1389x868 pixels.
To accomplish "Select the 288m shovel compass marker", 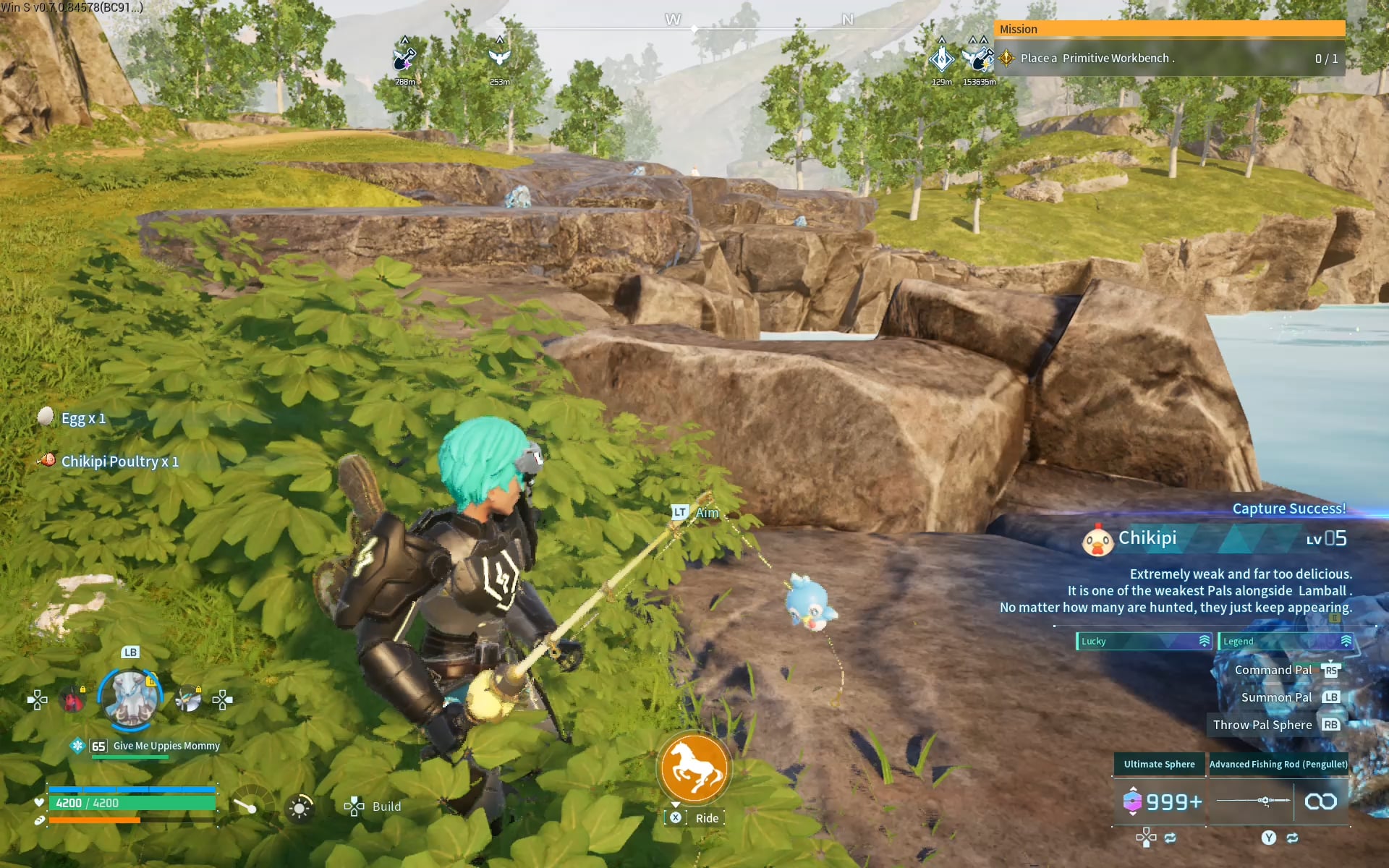I will [x=404, y=59].
